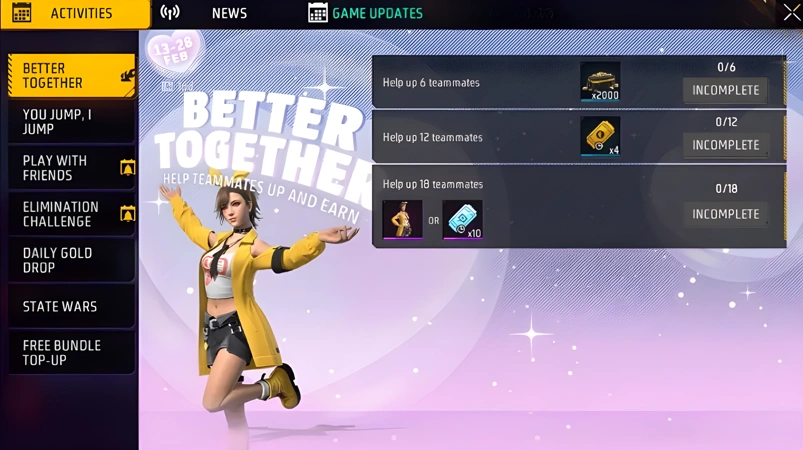This screenshot has width=803, height=450.
Task: Open the You Jump, I Jump event
Action: (x=71, y=122)
